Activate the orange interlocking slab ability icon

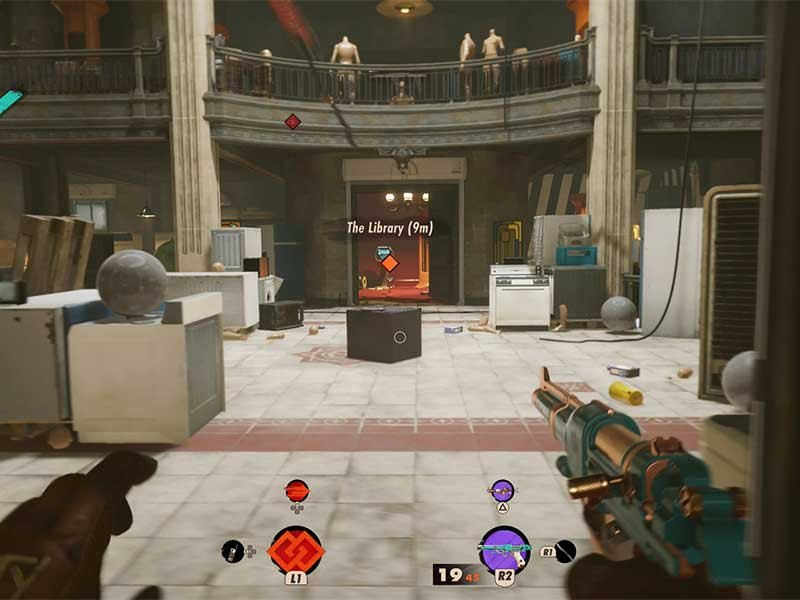(295, 552)
